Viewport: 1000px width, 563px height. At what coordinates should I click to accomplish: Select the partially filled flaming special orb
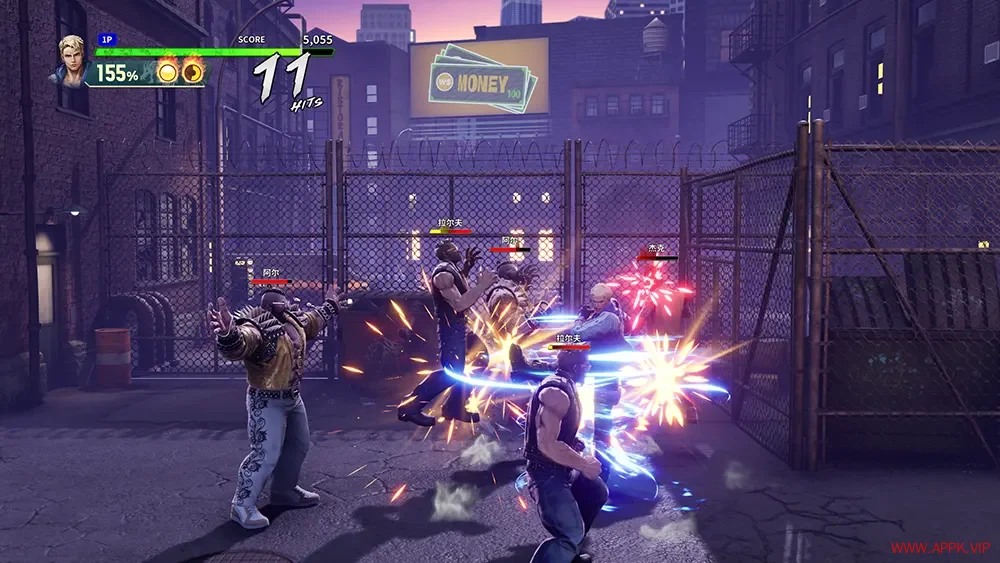[x=192, y=72]
